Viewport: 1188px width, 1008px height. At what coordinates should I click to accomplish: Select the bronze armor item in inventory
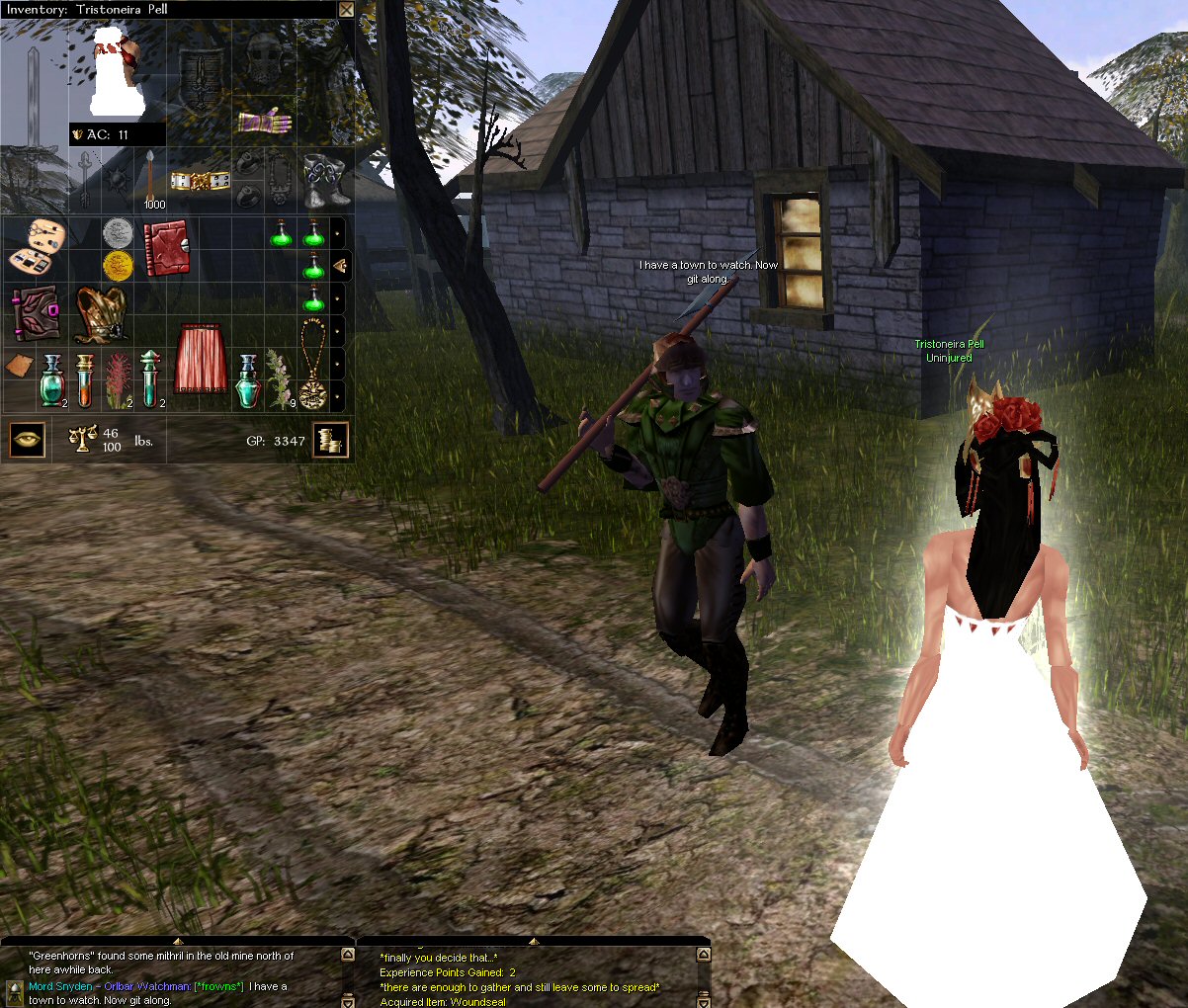point(101,313)
